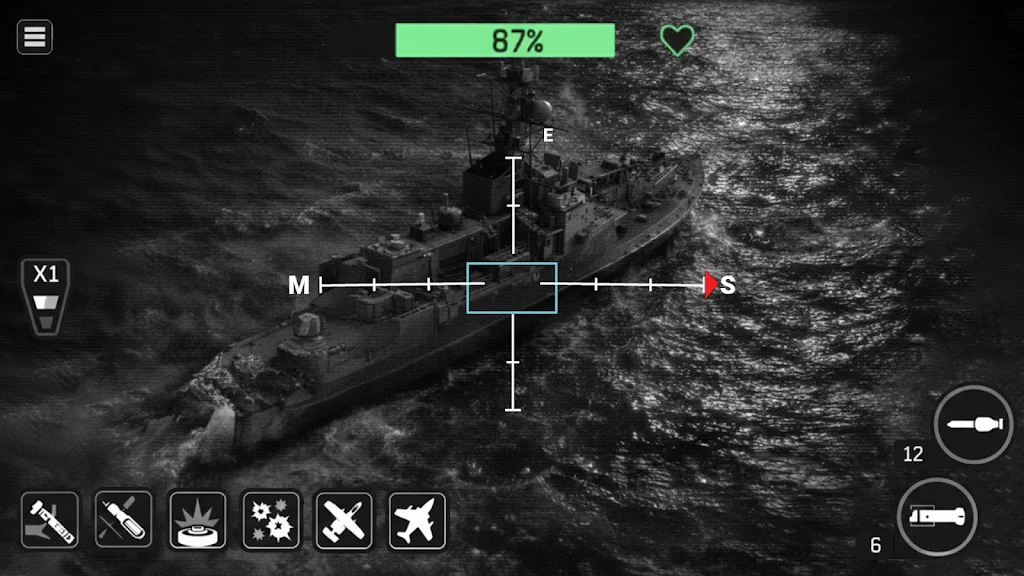1024x576 pixels.
Task: Select the first missile ability with arrow
Action: (50, 520)
